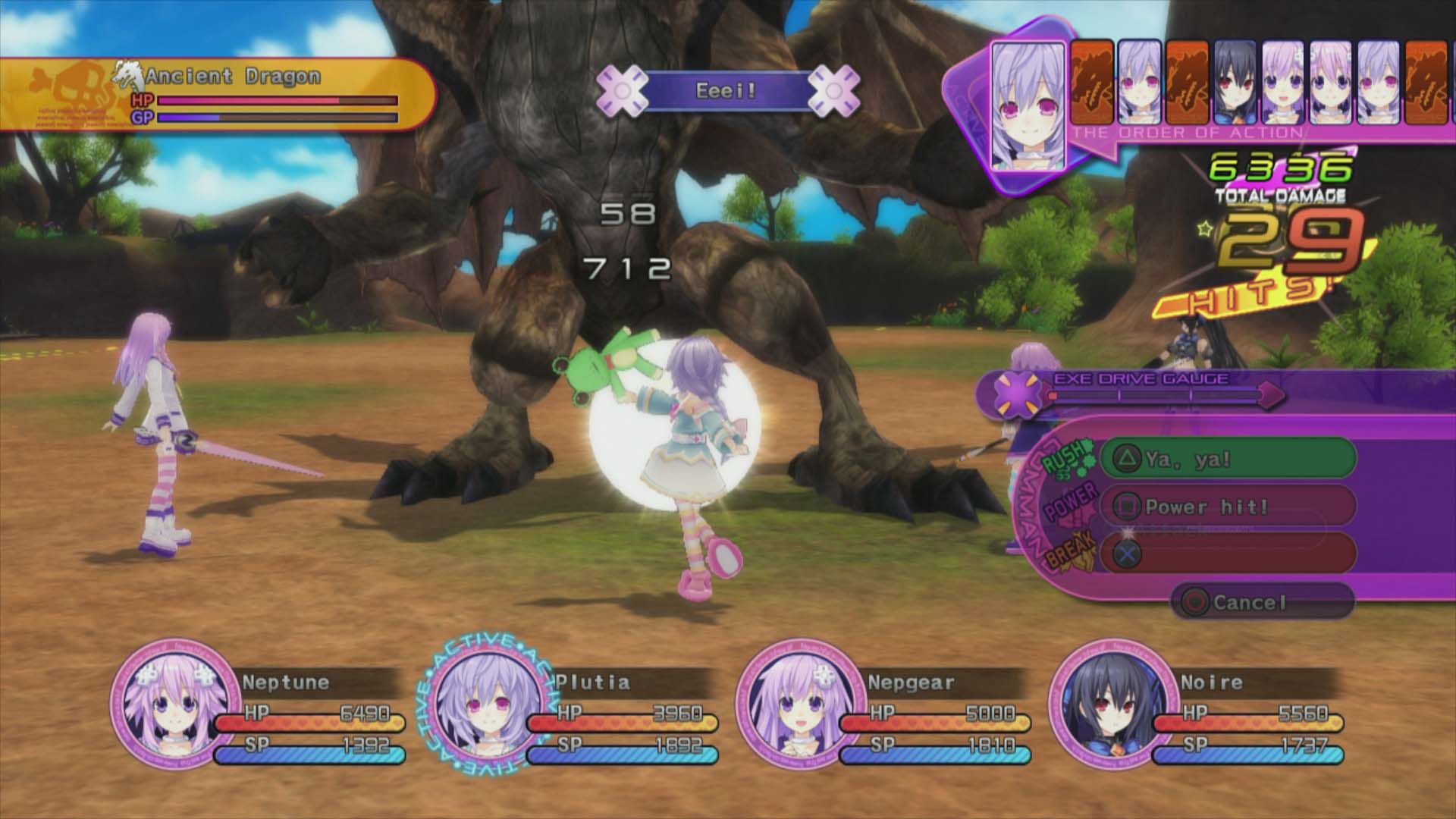Select the Triangle button icon beside "Ya, ya!"
1456x819 pixels.
(x=1127, y=458)
